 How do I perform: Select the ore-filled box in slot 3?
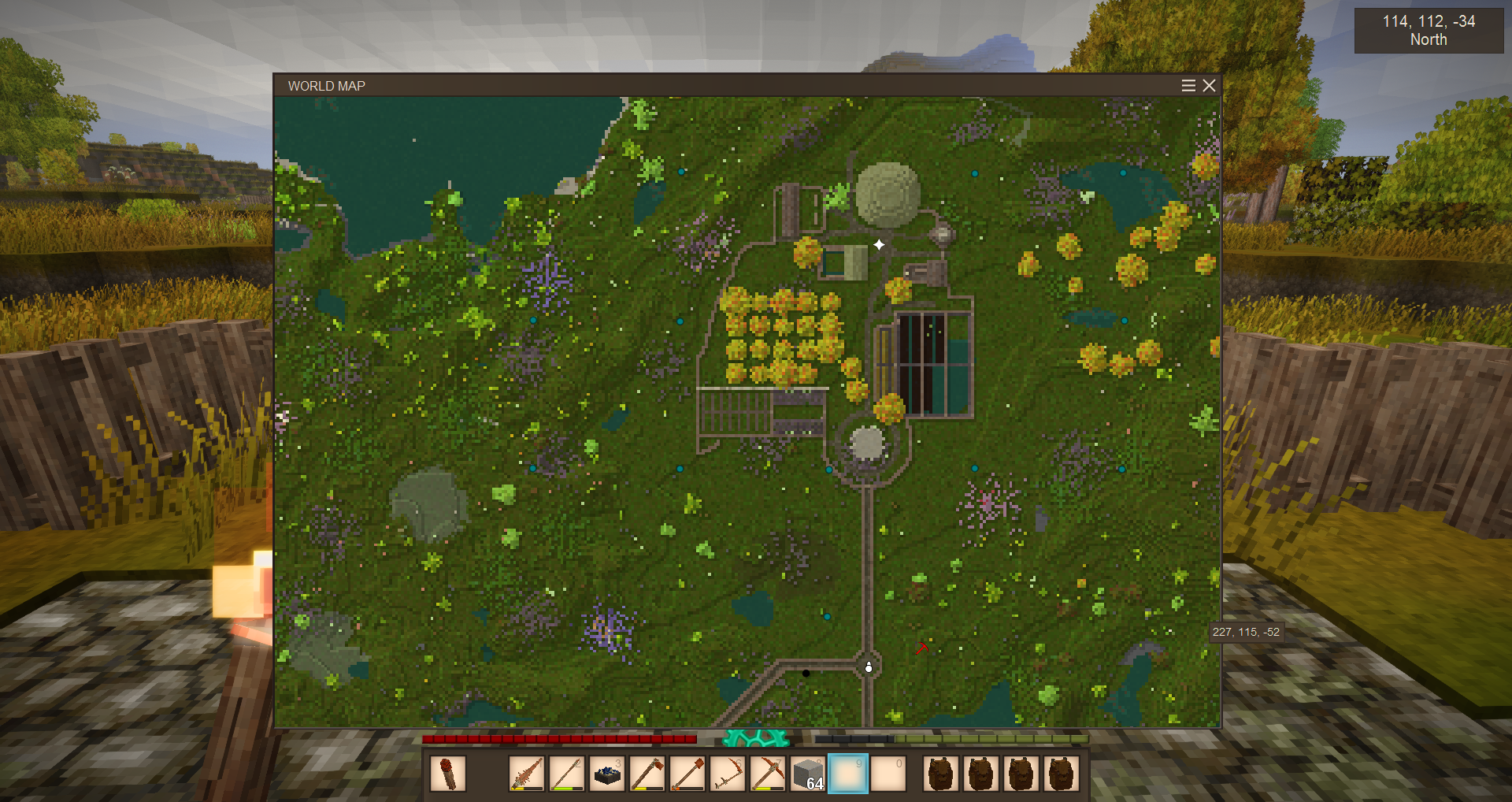coord(607,774)
